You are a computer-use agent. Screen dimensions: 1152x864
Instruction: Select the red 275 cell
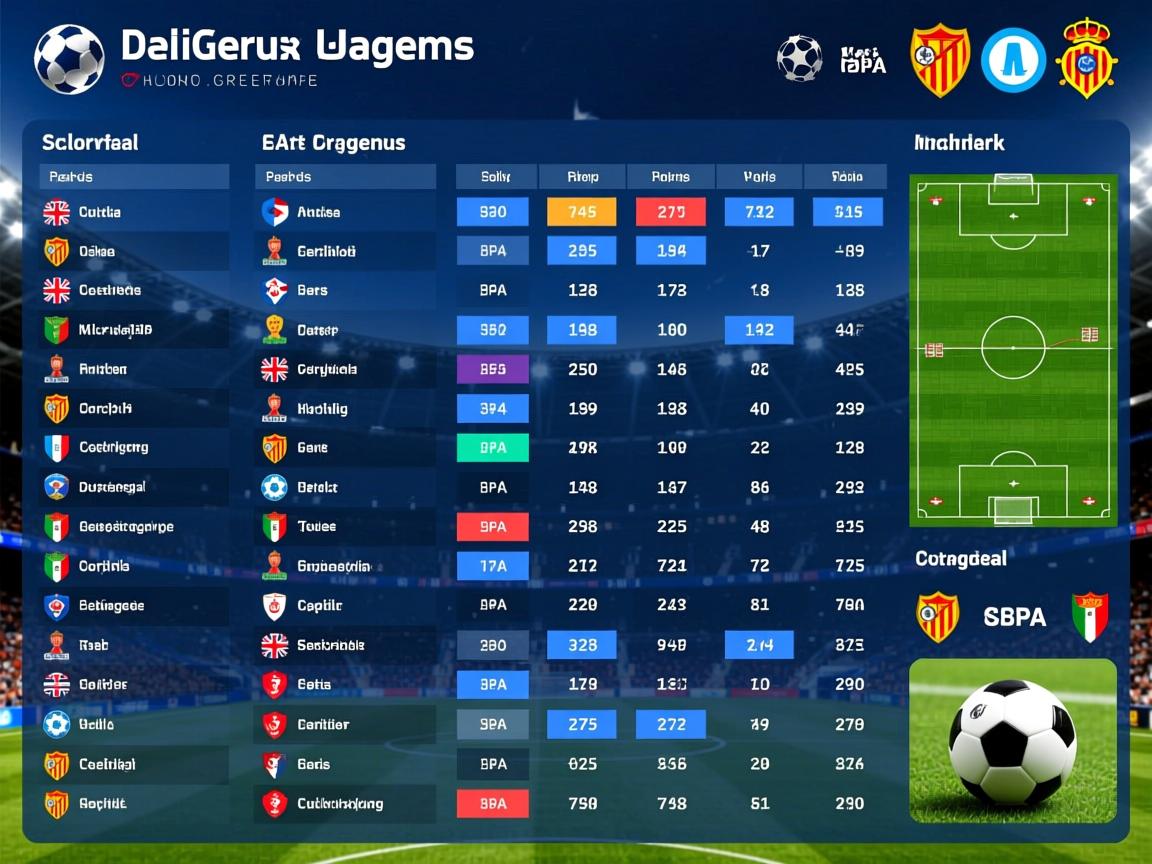[x=671, y=212]
